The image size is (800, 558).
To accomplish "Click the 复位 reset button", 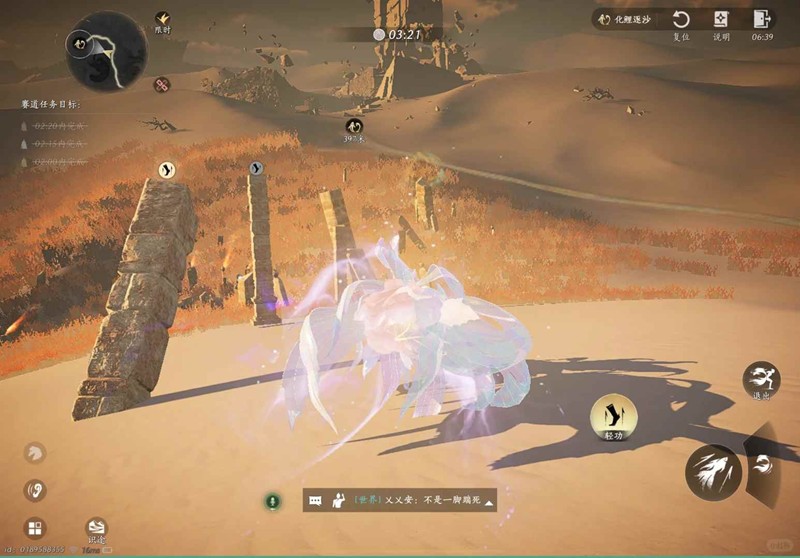I will tap(680, 20).
